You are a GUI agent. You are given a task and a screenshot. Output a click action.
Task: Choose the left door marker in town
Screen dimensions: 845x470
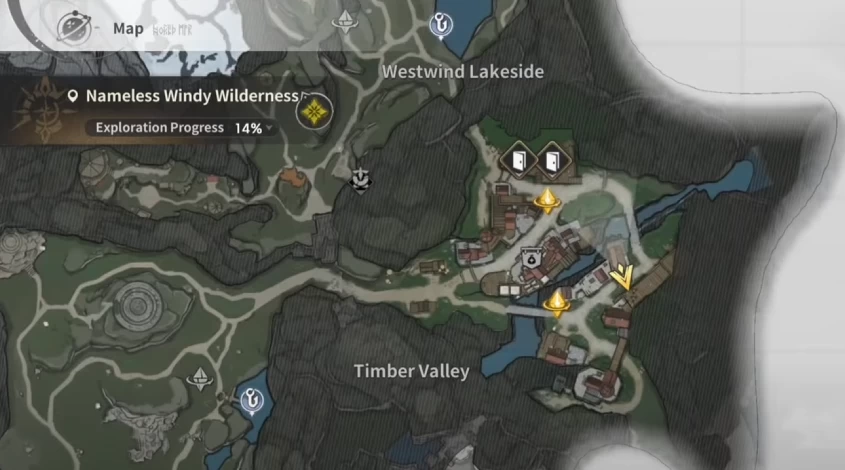pyautogui.click(x=516, y=160)
